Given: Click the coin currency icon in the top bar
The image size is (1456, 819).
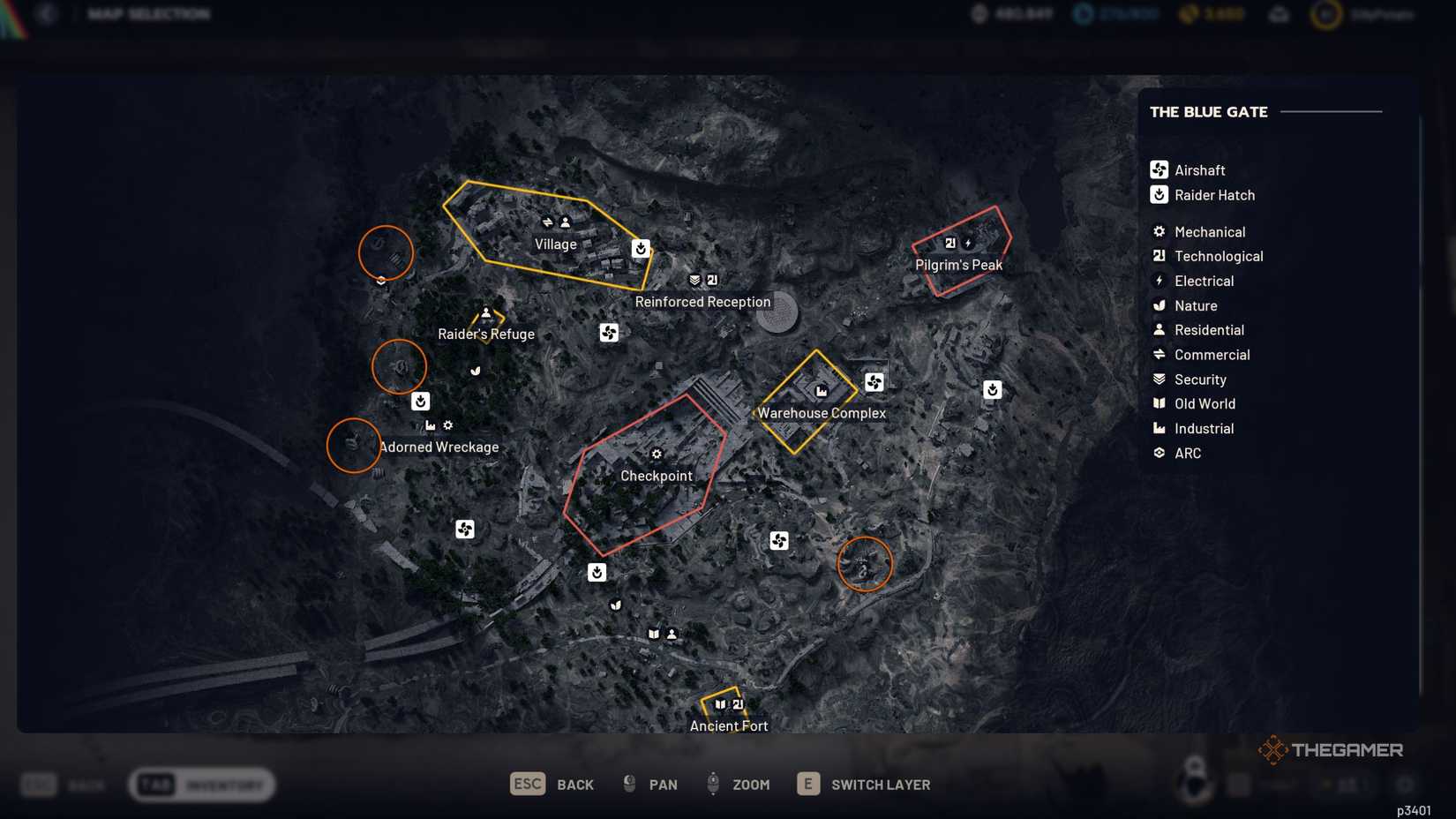Looking at the screenshot, I should [1187, 14].
